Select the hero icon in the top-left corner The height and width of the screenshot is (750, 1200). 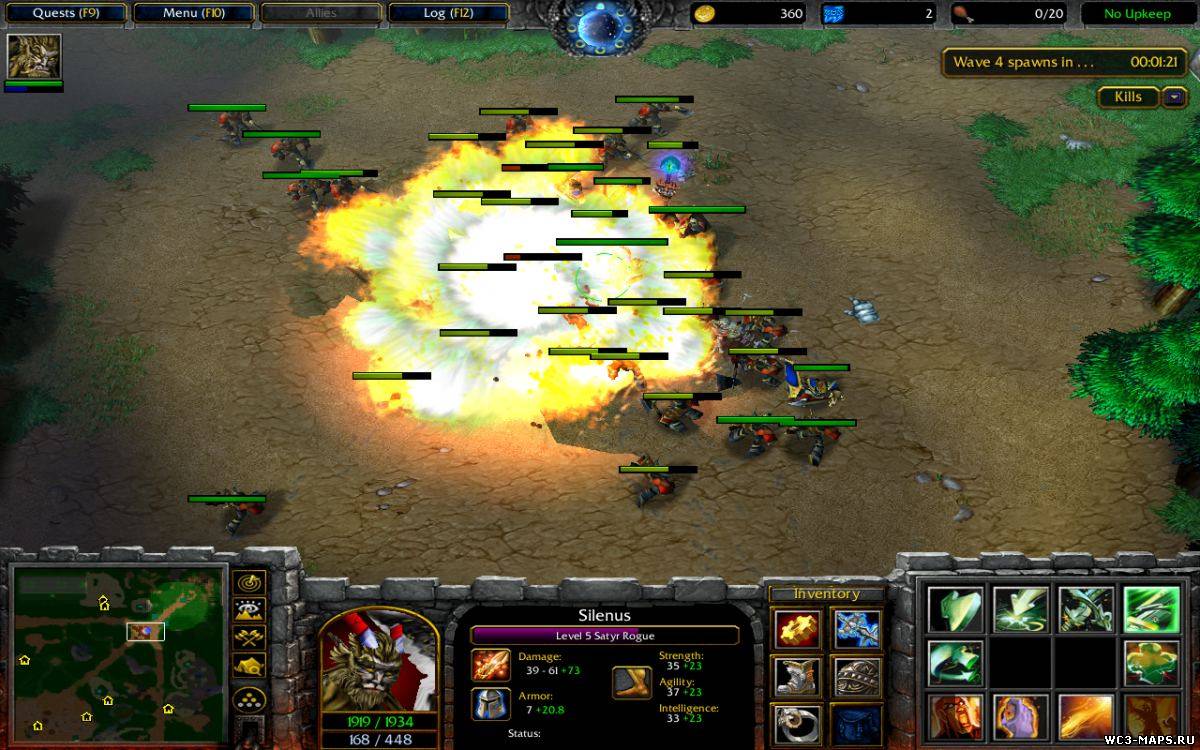click(34, 56)
